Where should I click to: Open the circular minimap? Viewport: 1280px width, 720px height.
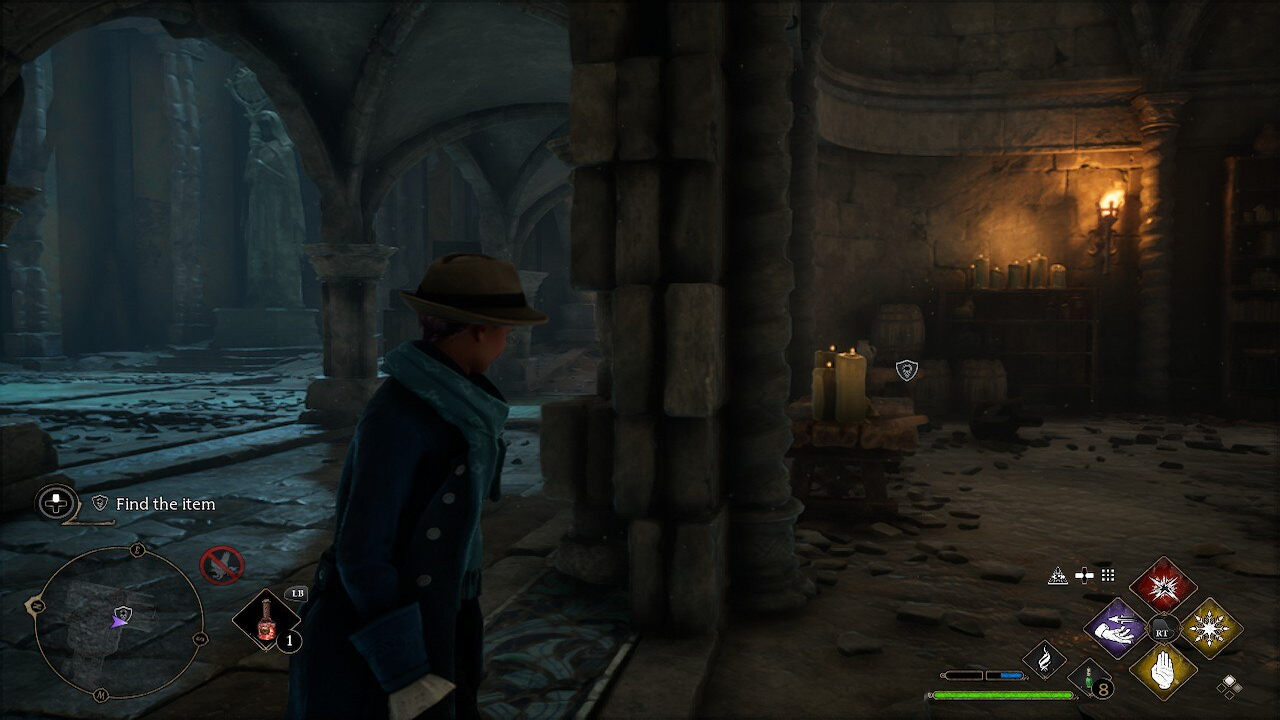click(x=118, y=622)
